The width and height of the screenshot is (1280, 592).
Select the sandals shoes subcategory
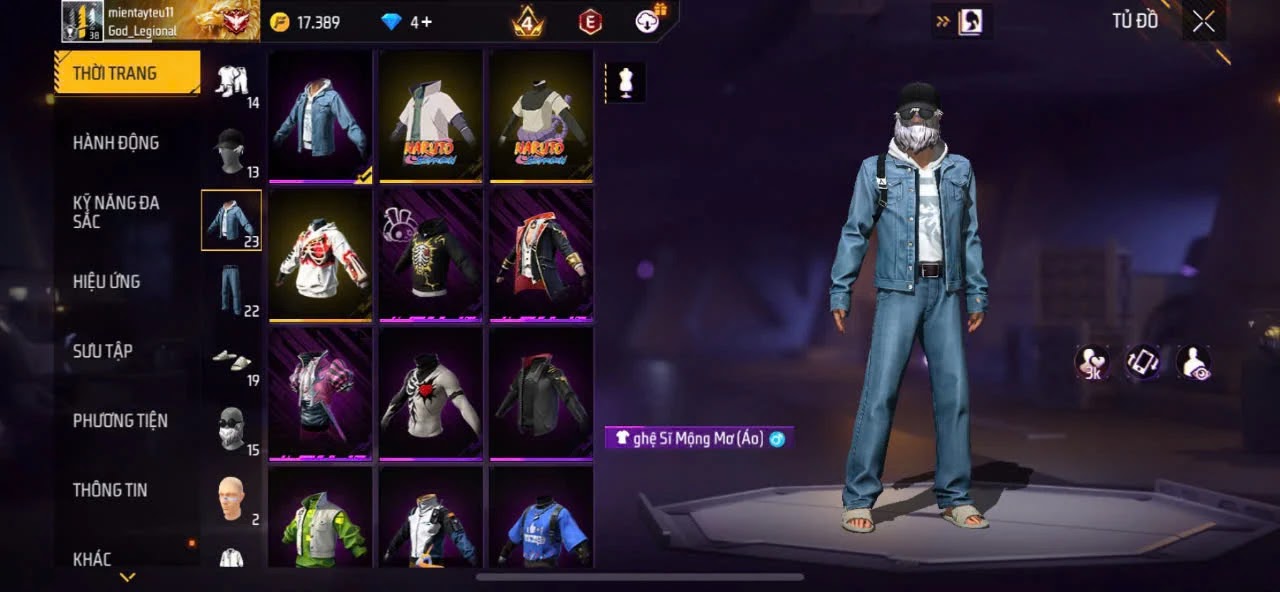(x=231, y=359)
